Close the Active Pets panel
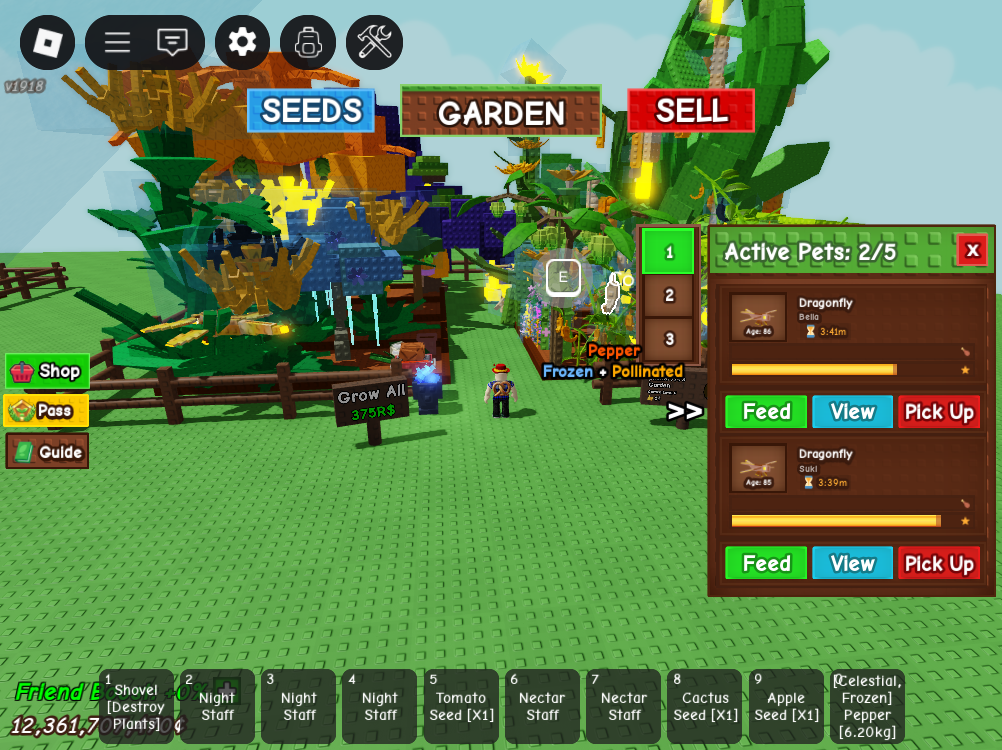The height and width of the screenshot is (750, 1002). [972, 250]
